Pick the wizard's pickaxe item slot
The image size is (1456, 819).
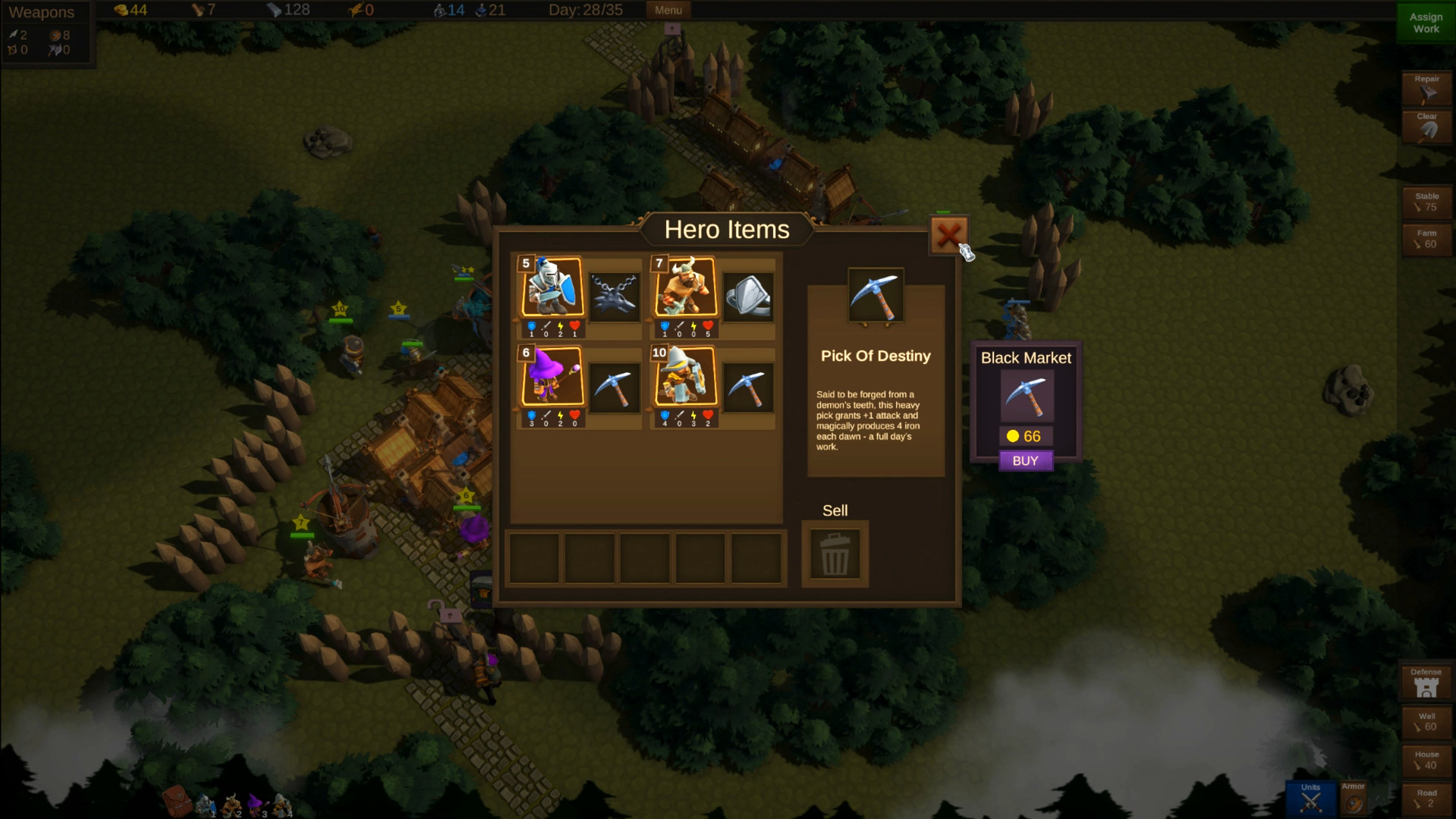click(x=615, y=387)
